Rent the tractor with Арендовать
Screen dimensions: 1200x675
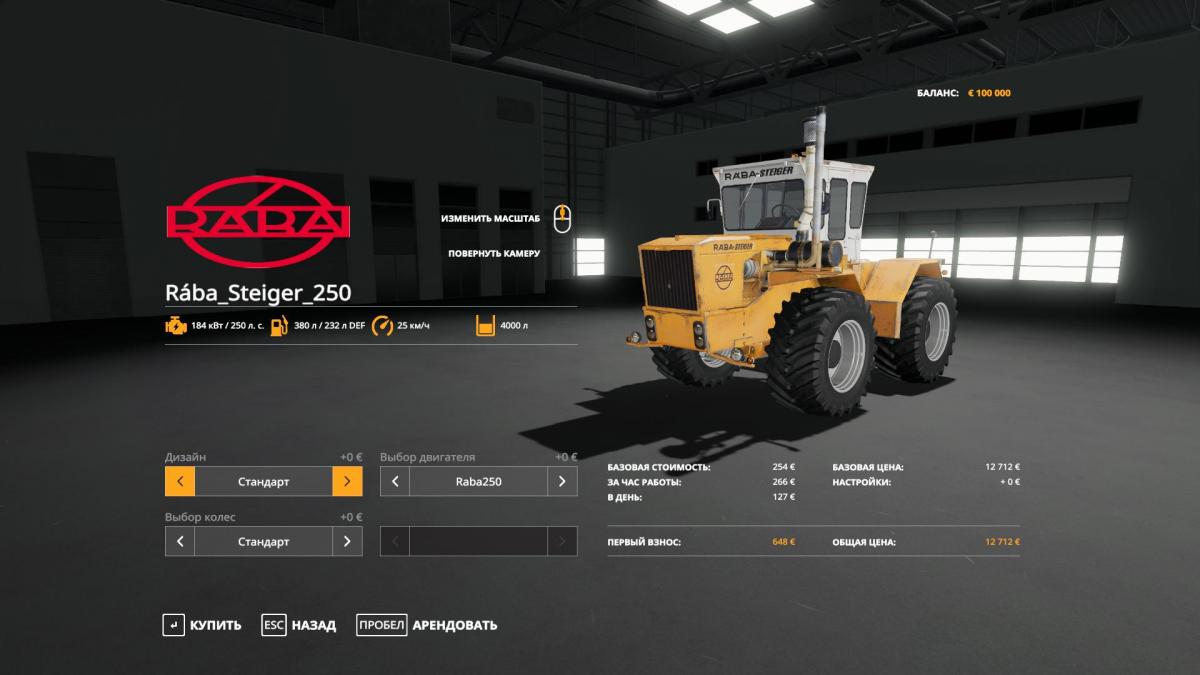point(427,625)
